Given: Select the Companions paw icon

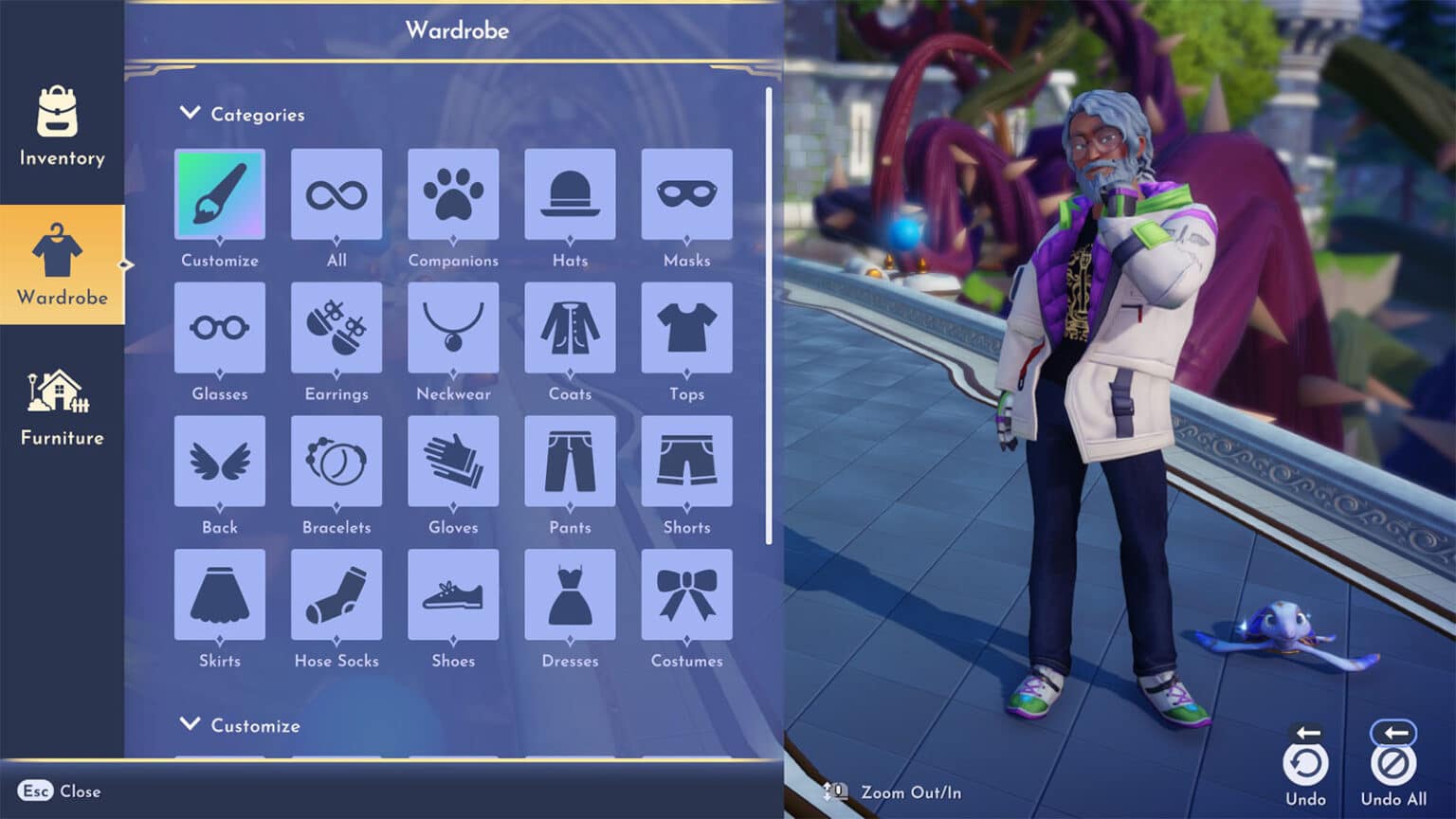Looking at the screenshot, I should click(x=453, y=196).
